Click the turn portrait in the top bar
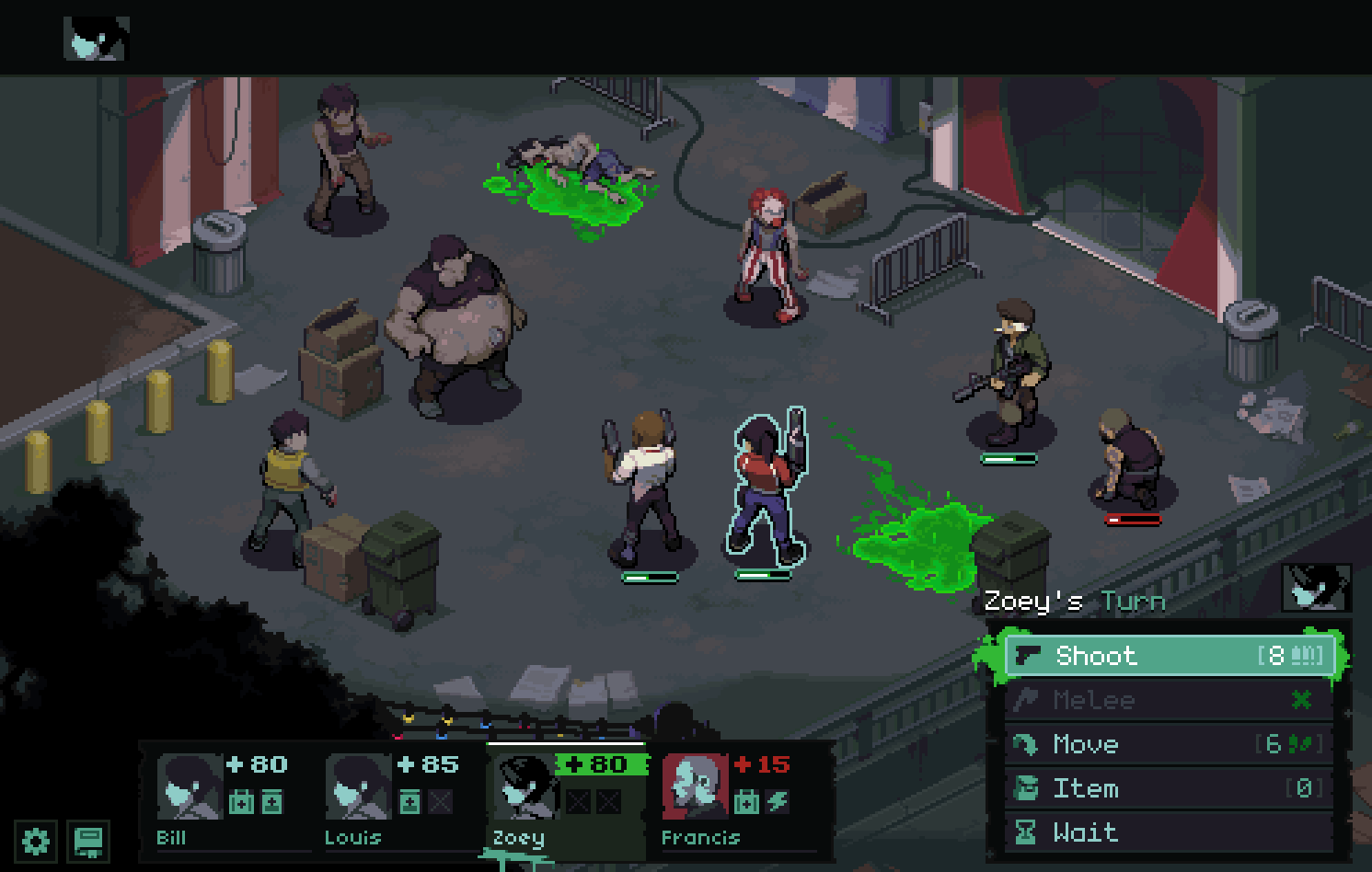 pos(96,40)
